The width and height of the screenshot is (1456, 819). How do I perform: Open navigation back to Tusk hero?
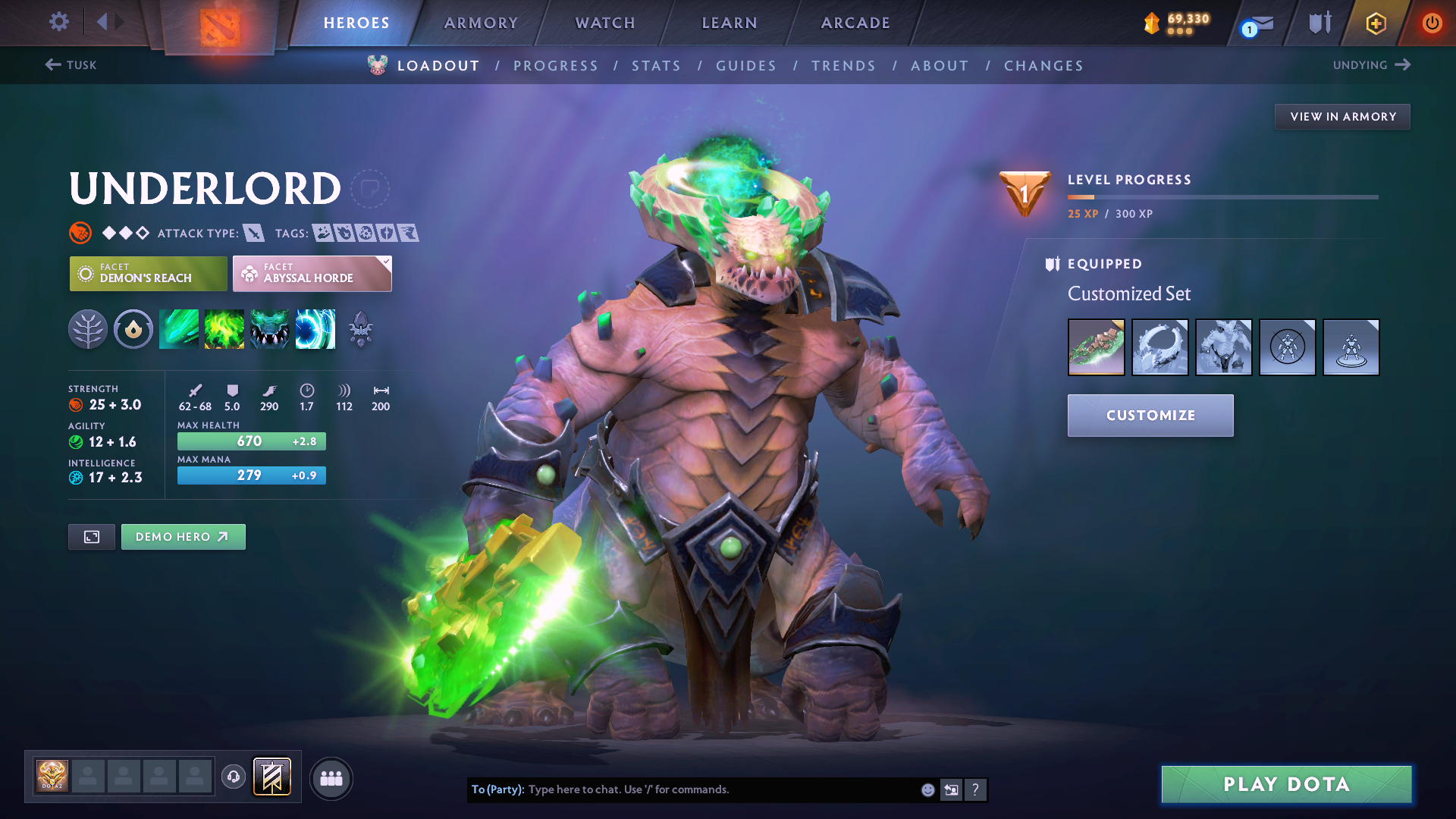click(x=72, y=65)
